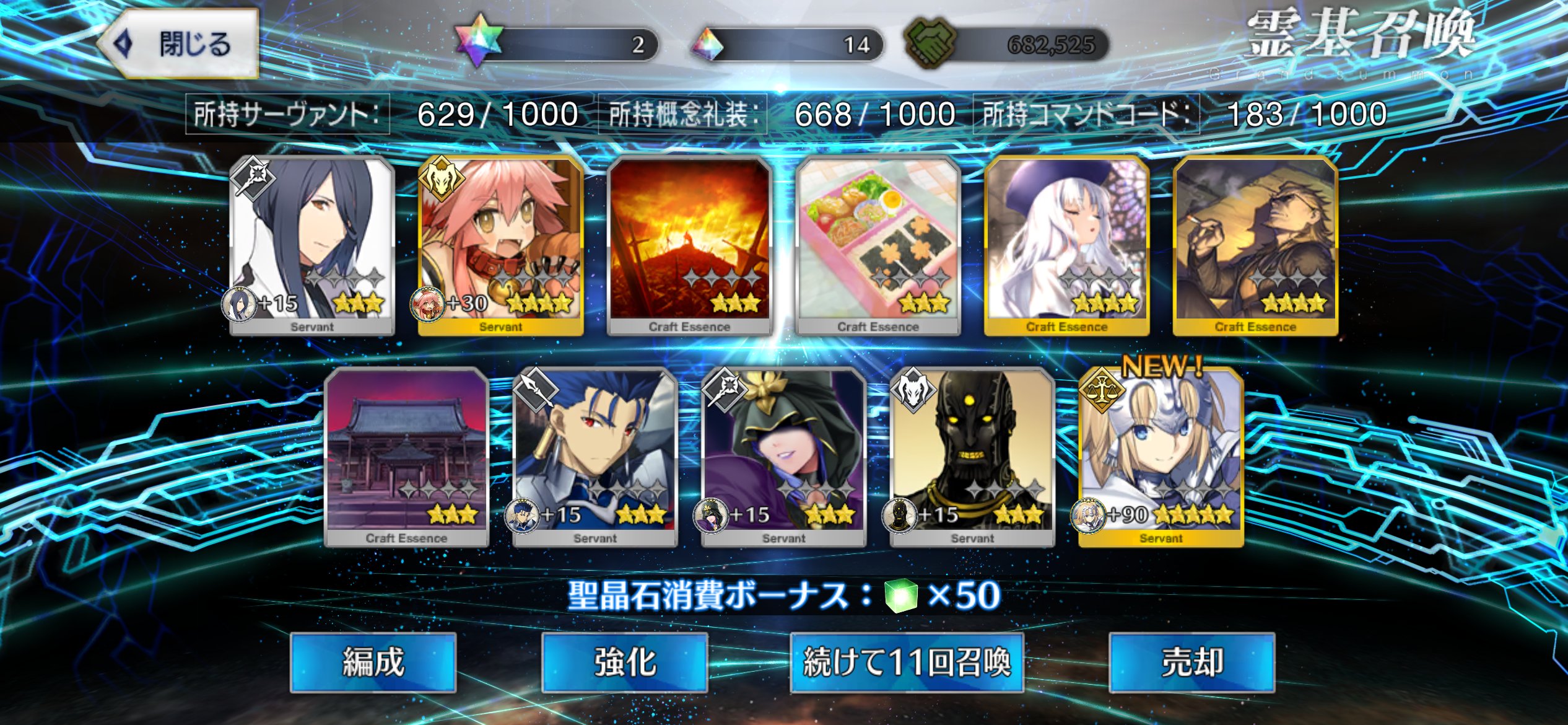Choose the red-sky temple Craft Essence card
1568x725 pixels.
406,457
